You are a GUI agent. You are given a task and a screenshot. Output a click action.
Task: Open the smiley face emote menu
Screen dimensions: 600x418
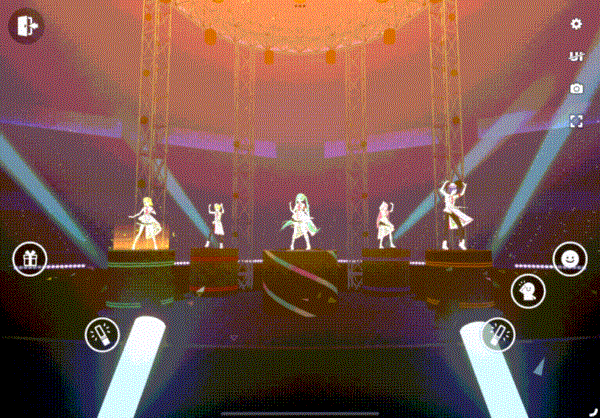(569, 260)
